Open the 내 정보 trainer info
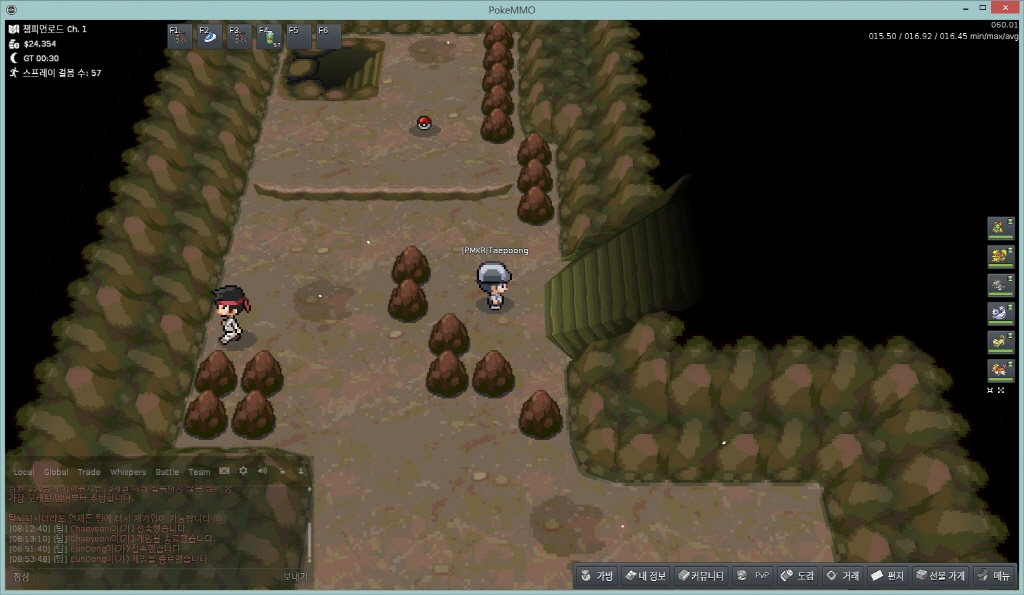Viewport: 1024px width, 595px height. (x=644, y=576)
